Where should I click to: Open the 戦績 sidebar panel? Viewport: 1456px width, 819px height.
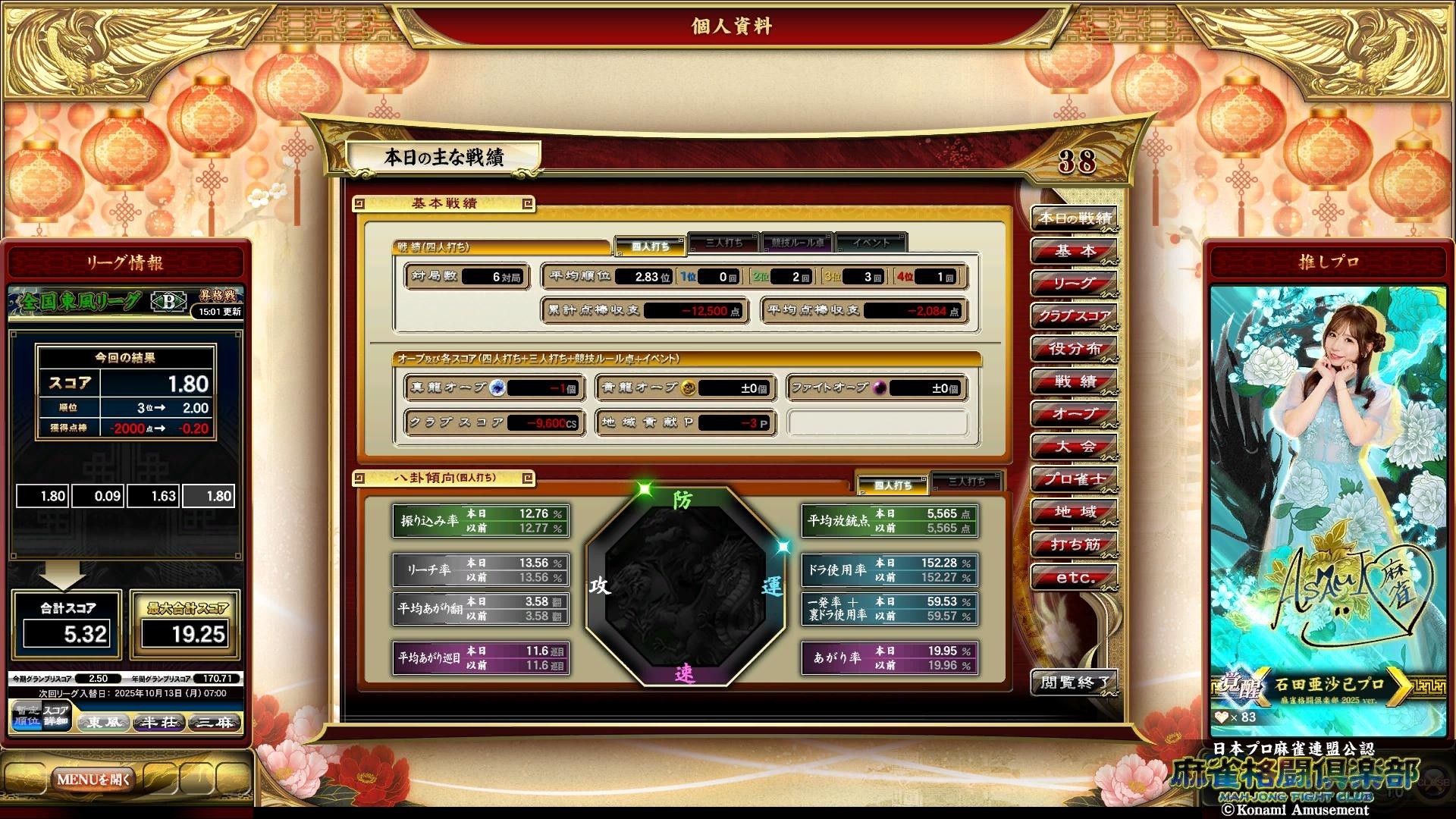[x=1074, y=381]
